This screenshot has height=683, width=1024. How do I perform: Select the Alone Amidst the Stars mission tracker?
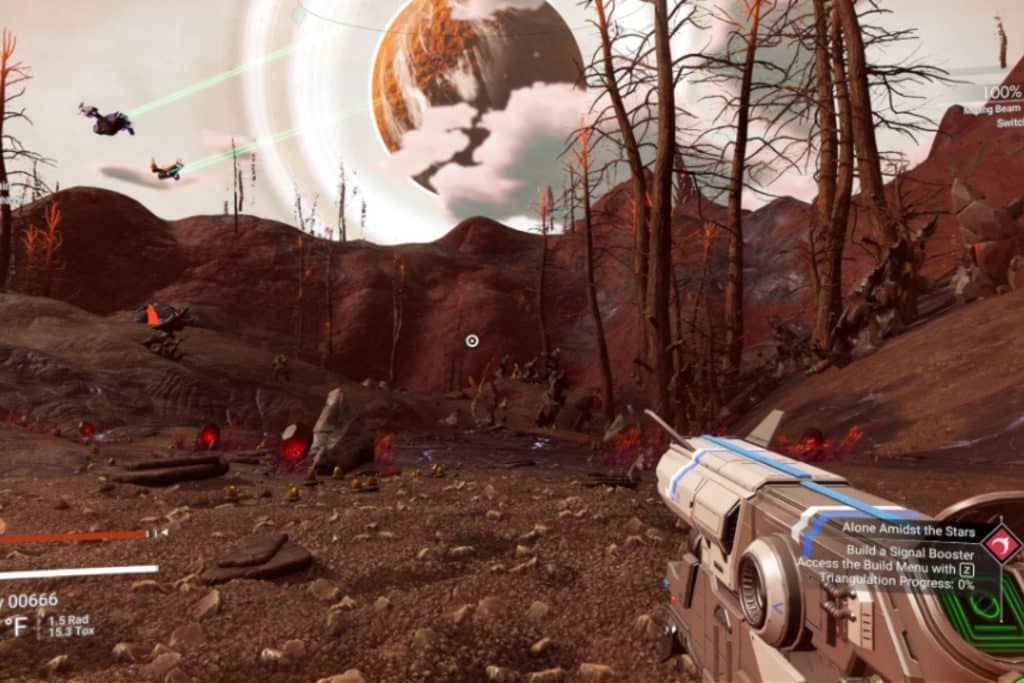click(899, 527)
